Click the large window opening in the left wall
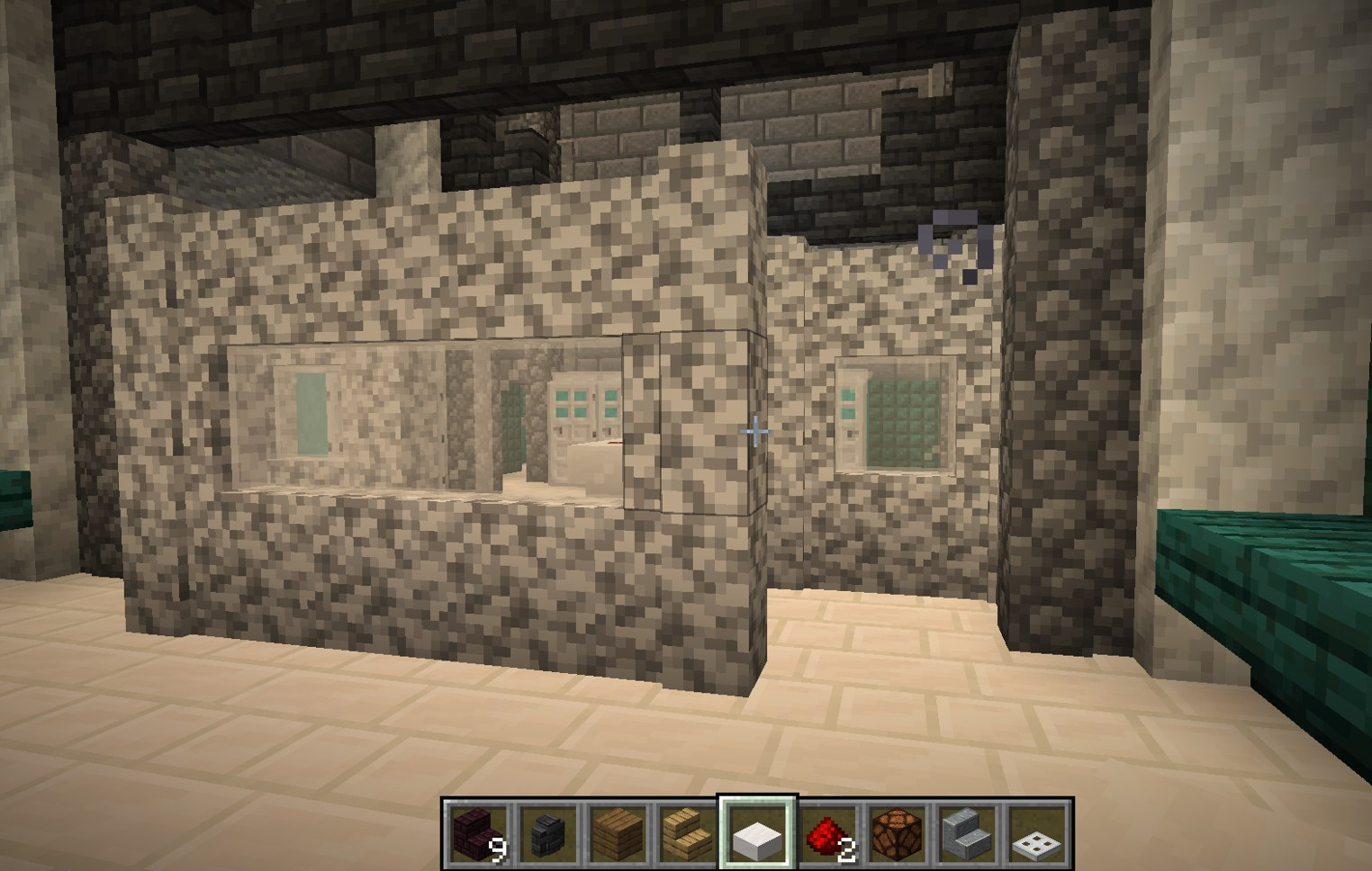The height and width of the screenshot is (871, 1372). [405, 423]
